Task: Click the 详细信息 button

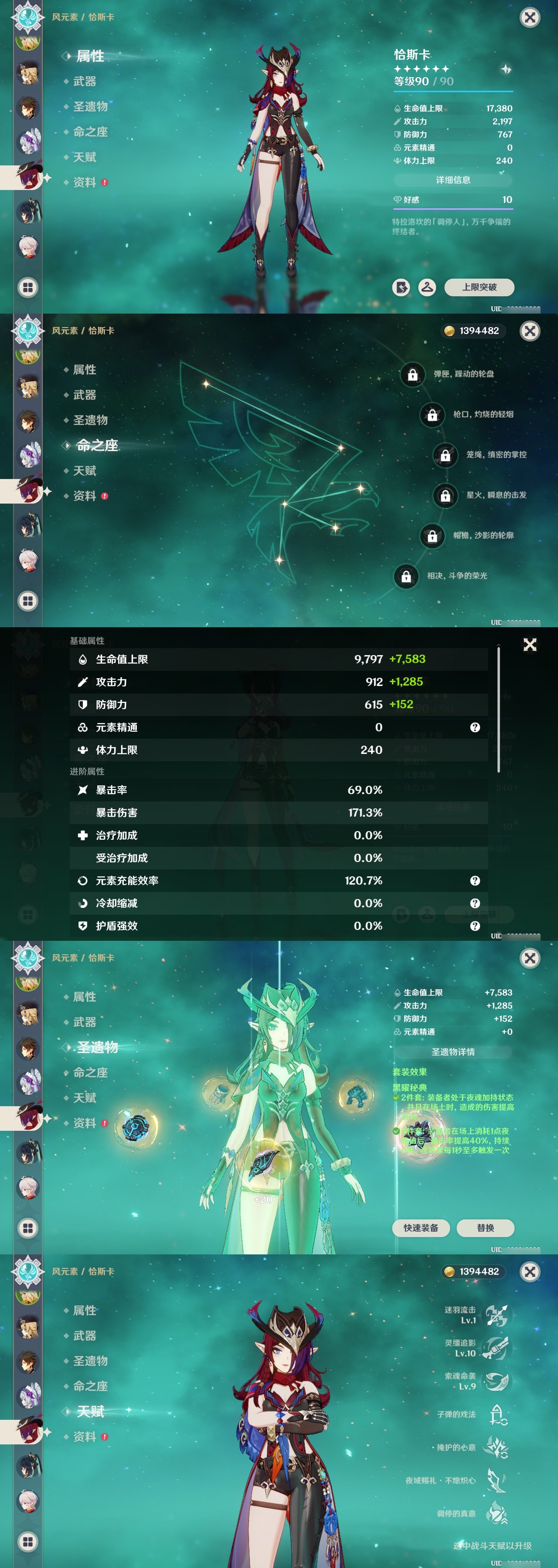Action: coord(453,180)
